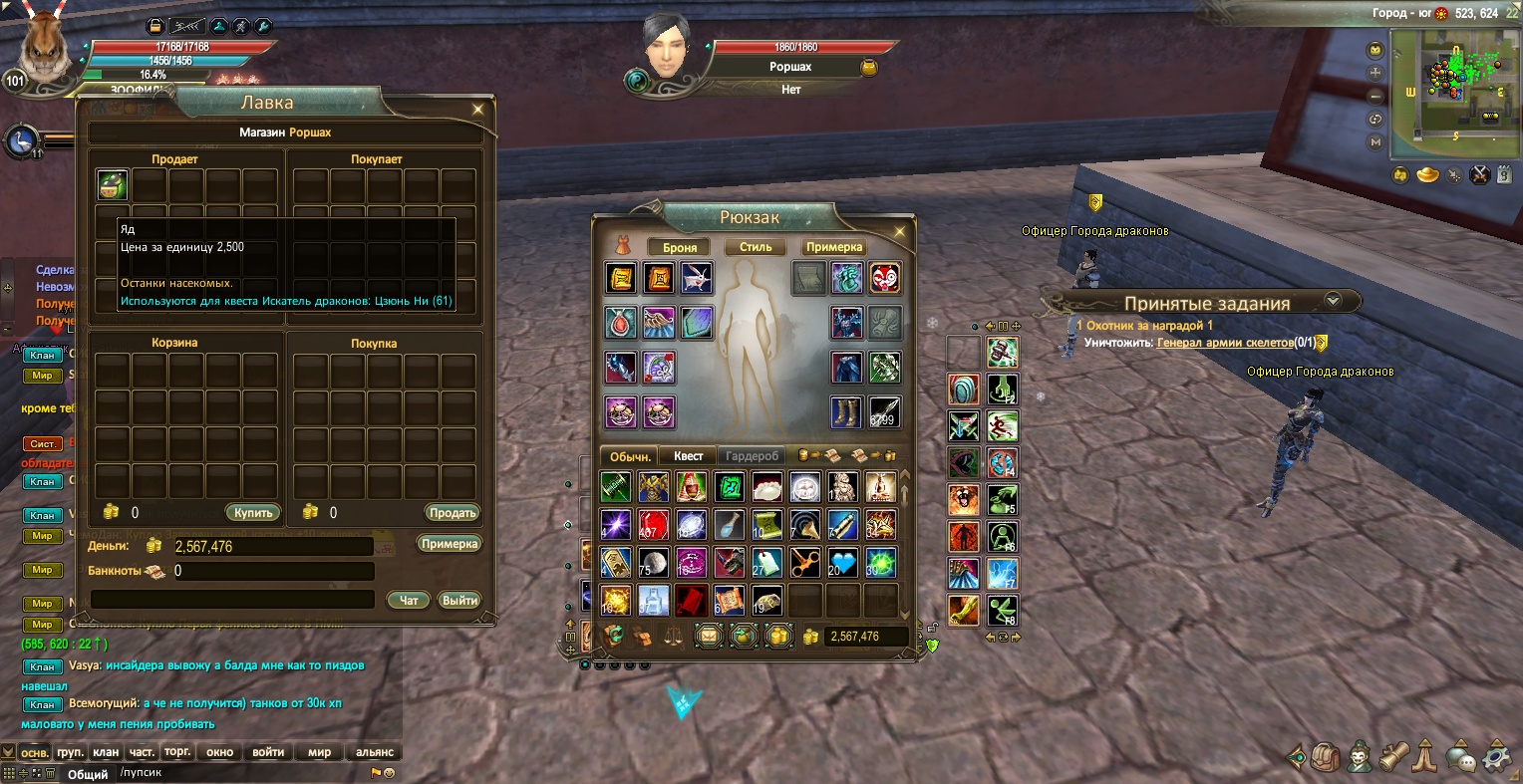Collapse the Принятые задания quest tracker
The width and height of the screenshot is (1523, 784).
tap(1333, 301)
